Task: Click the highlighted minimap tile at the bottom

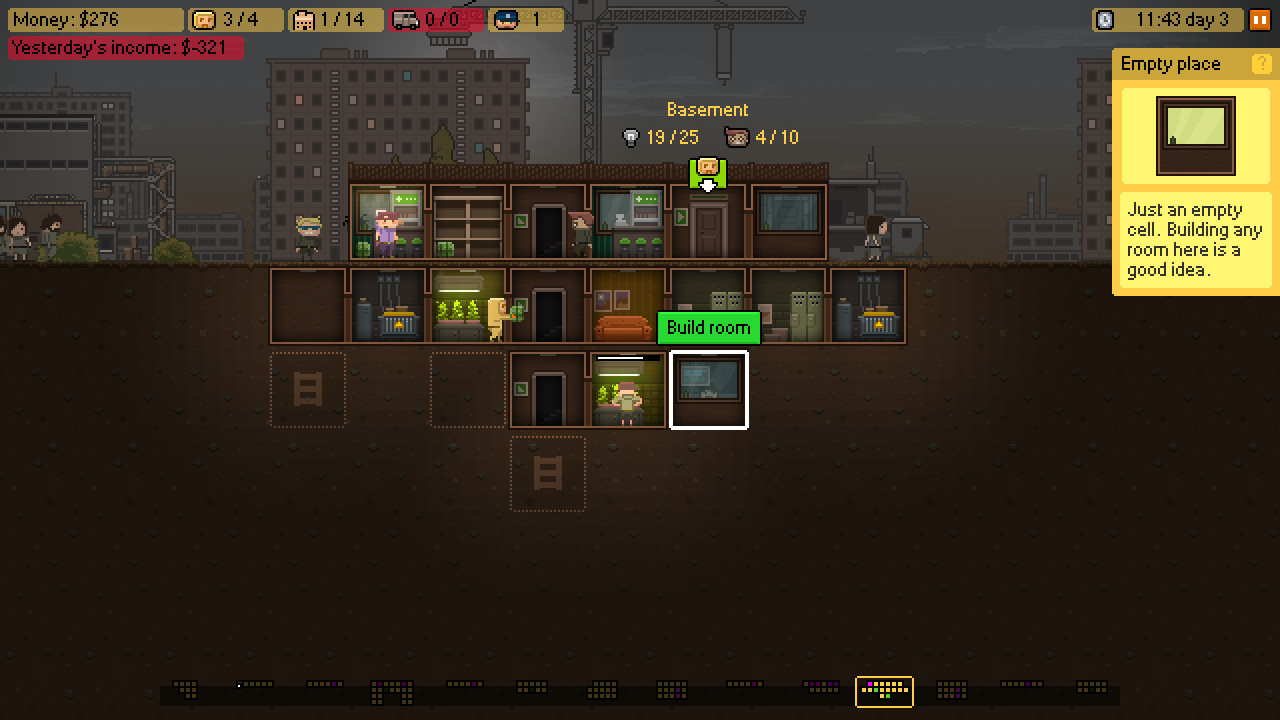Action: pos(884,691)
